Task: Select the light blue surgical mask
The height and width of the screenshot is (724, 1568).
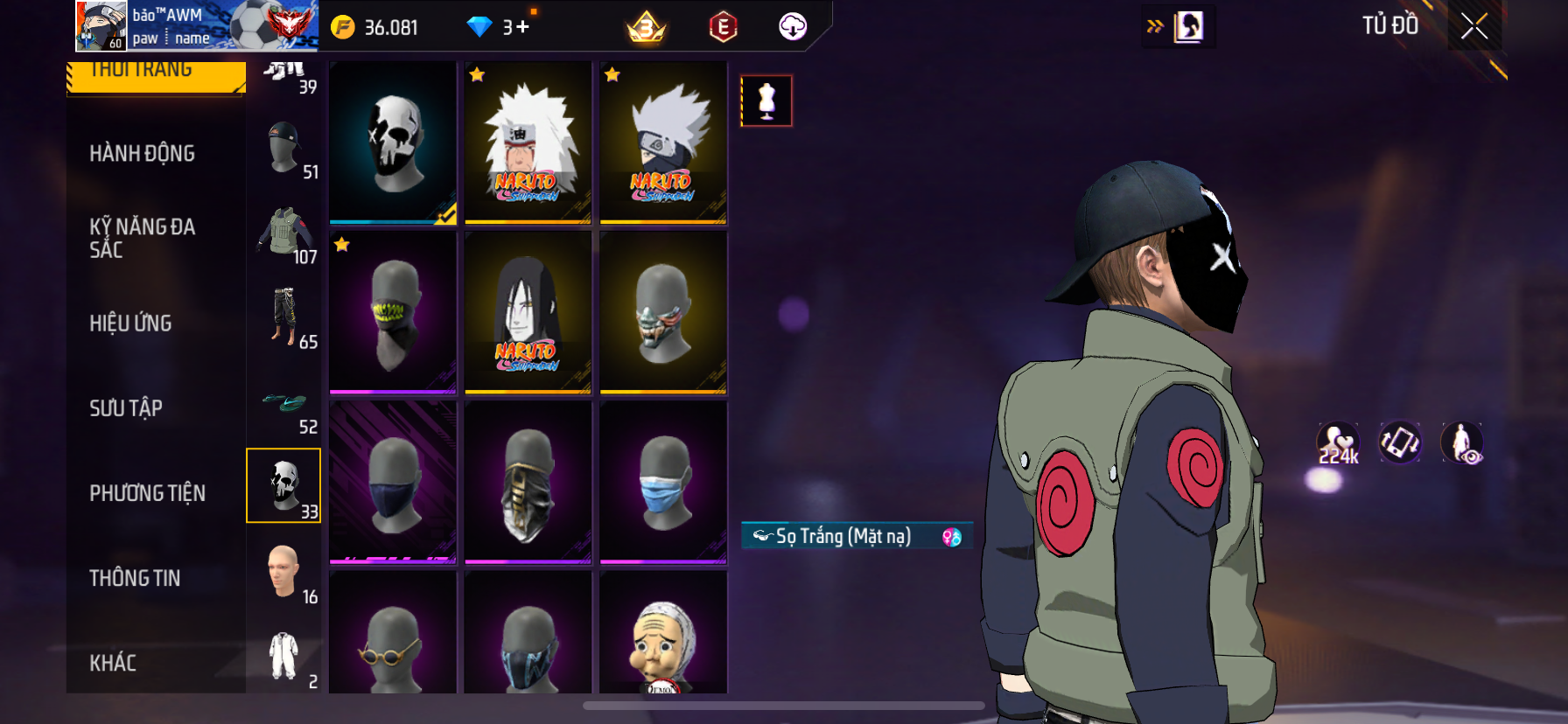Action: (663, 481)
